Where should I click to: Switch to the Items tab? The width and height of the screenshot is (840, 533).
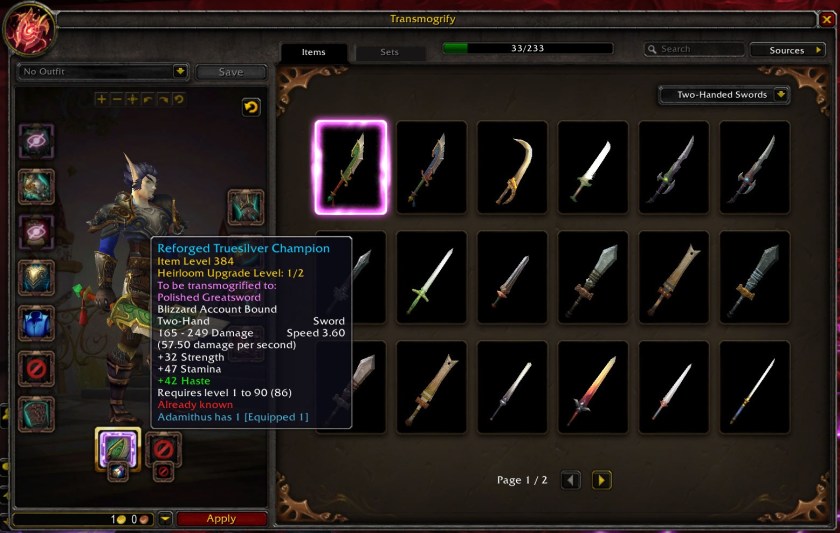[313, 52]
